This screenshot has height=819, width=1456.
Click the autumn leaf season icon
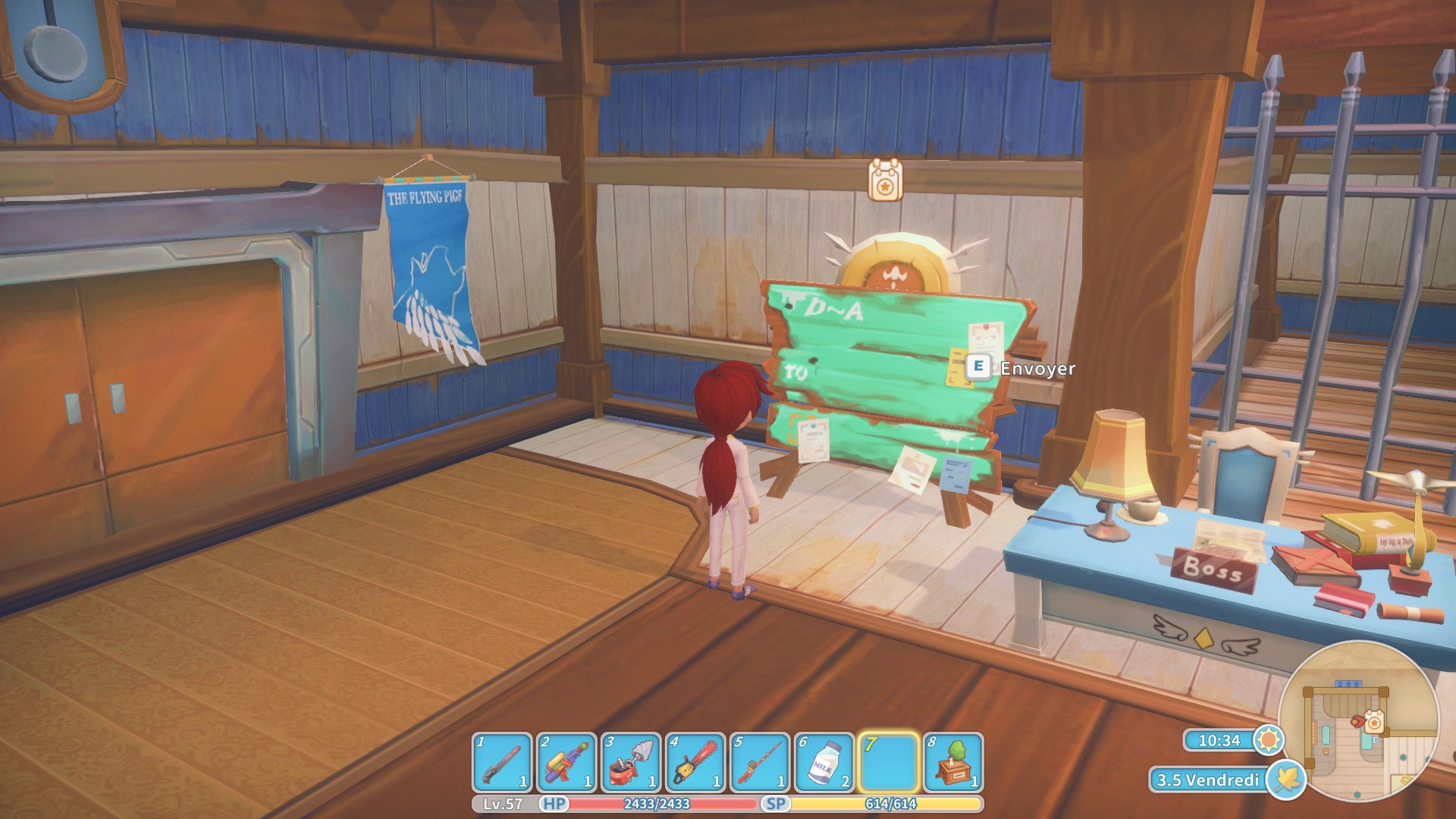(1286, 780)
